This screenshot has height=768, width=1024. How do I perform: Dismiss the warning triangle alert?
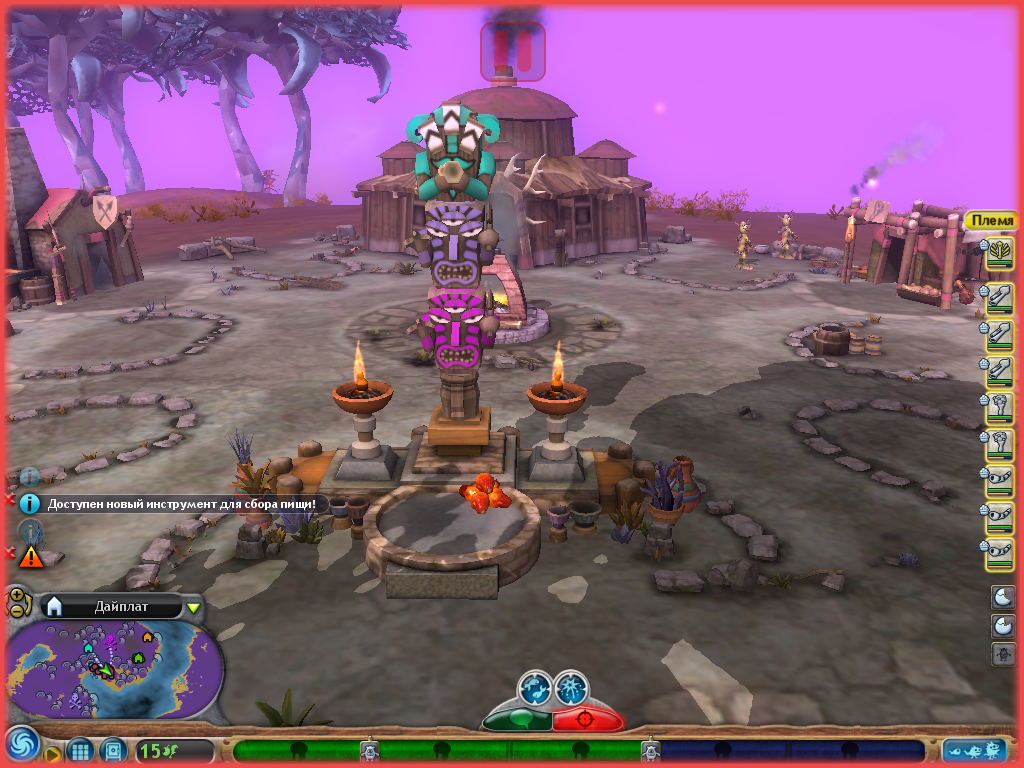11,552
